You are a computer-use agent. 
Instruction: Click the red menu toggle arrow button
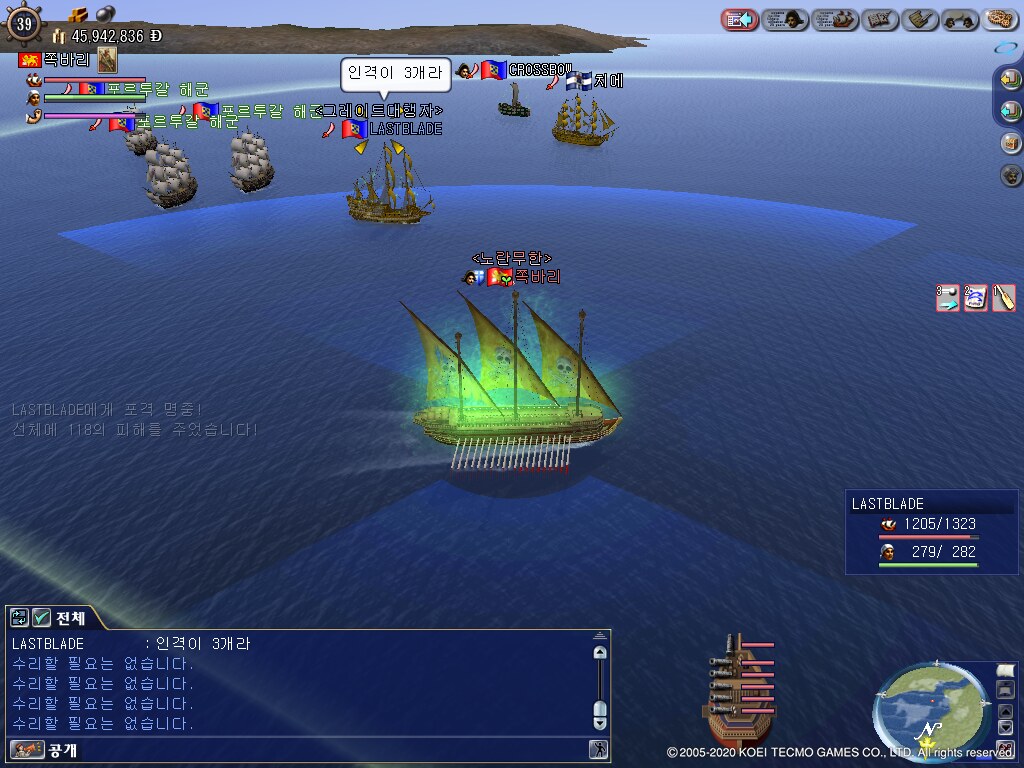(x=740, y=19)
